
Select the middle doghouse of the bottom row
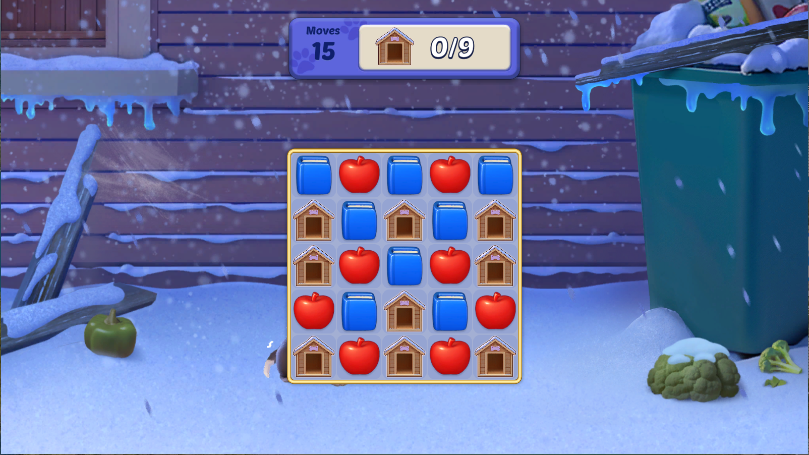(405, 357)
